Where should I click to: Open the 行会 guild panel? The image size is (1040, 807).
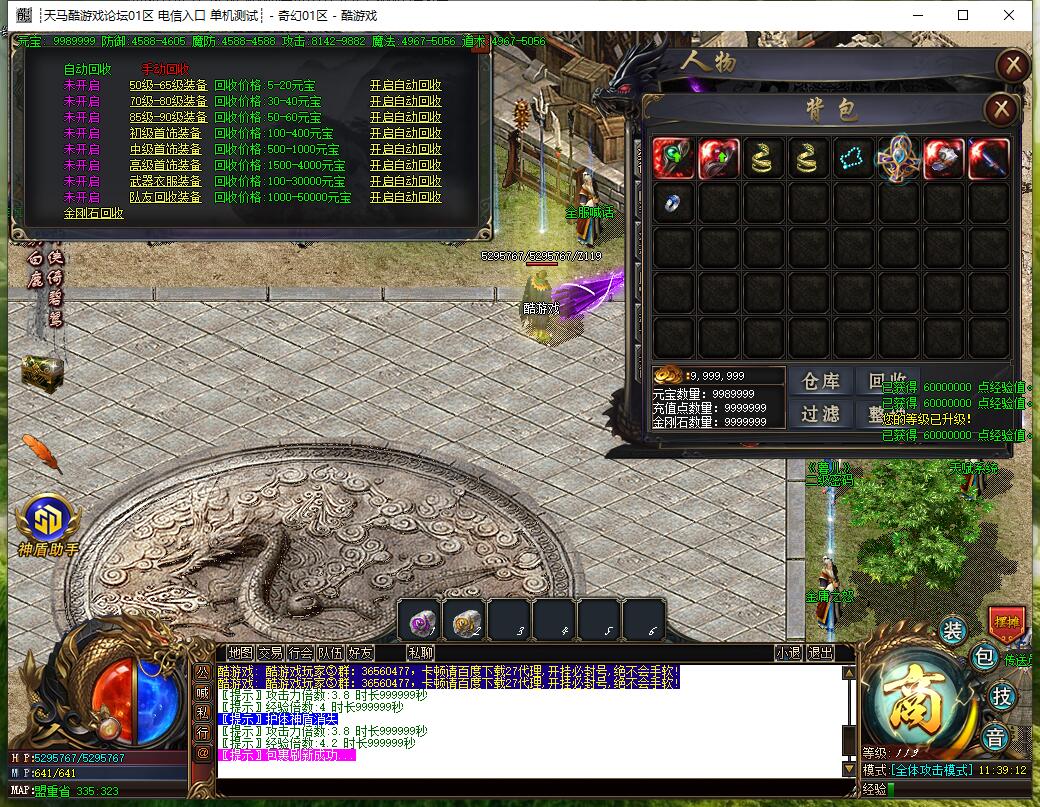(x=300, y=653)
